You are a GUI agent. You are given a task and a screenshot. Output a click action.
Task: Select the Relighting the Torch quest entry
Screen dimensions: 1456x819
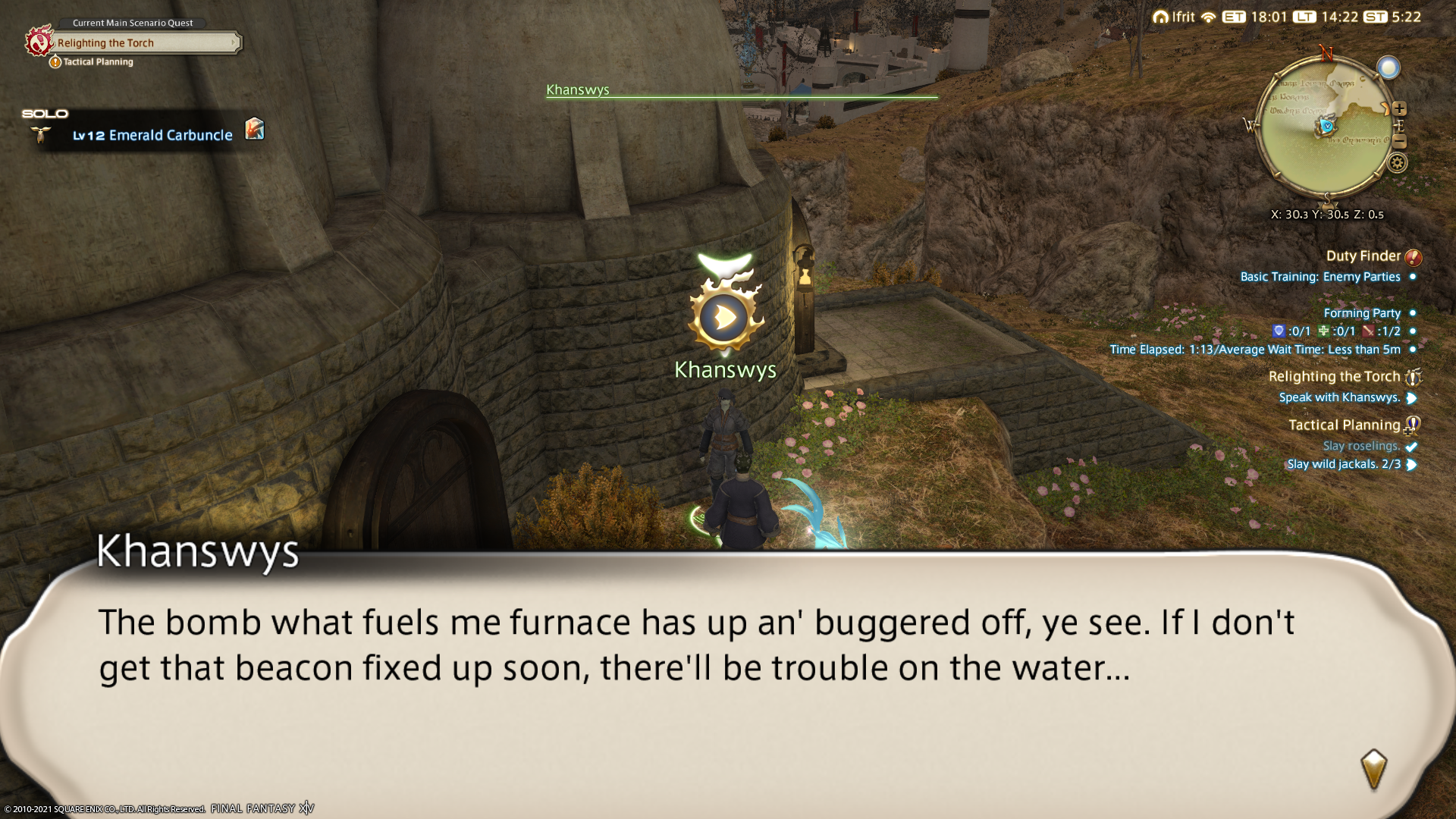(x=1334, y=377)
